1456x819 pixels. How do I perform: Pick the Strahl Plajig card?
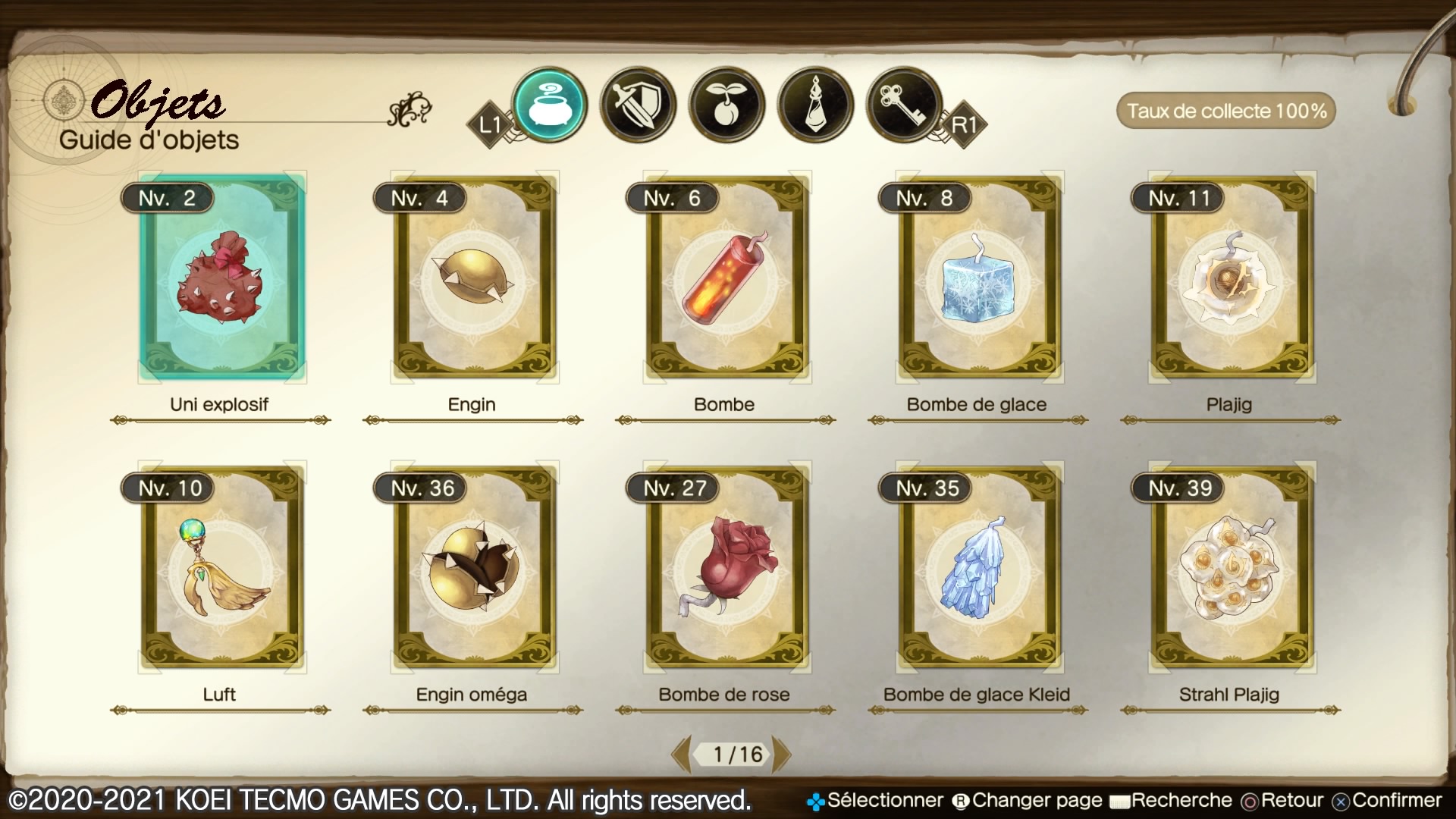pyautogui.click(x=1232, y=568)
